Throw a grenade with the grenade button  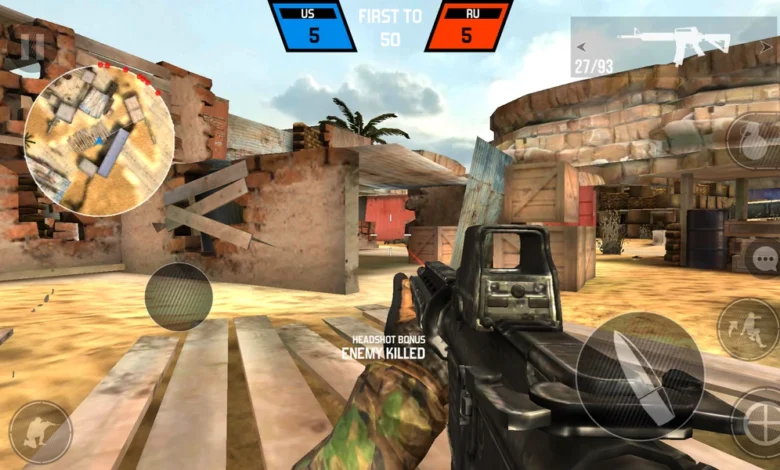click(x=754, y=141)
